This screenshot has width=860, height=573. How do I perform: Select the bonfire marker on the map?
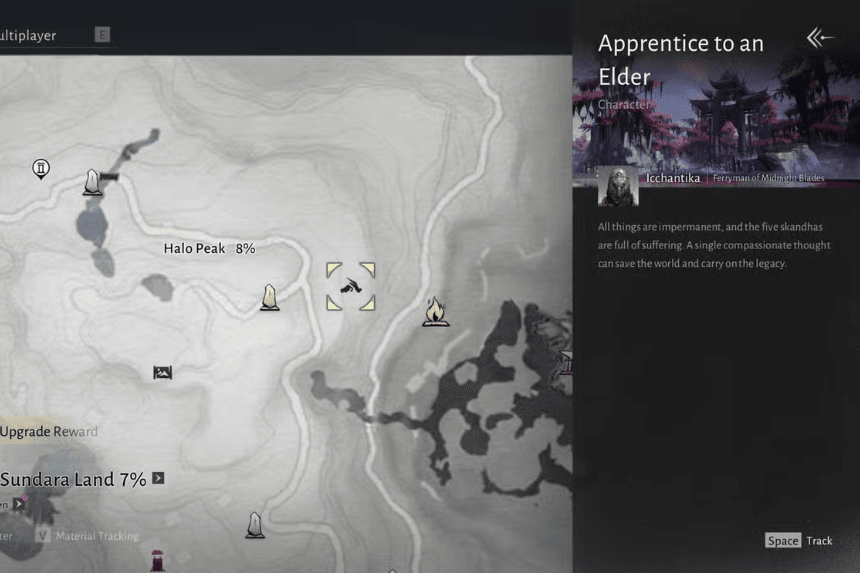point(434,311)
